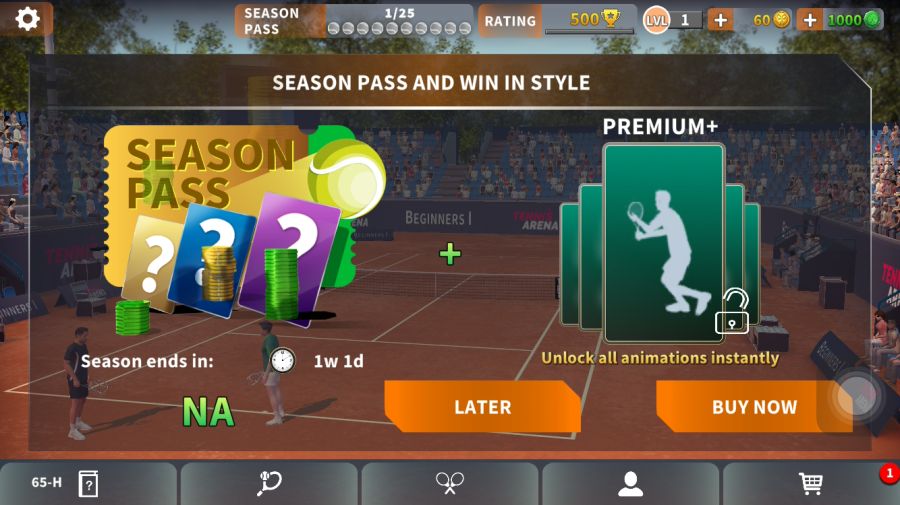Switch to the racket and ball tab
This screenshot has width=900, height=505.
(x=269, y=484)
